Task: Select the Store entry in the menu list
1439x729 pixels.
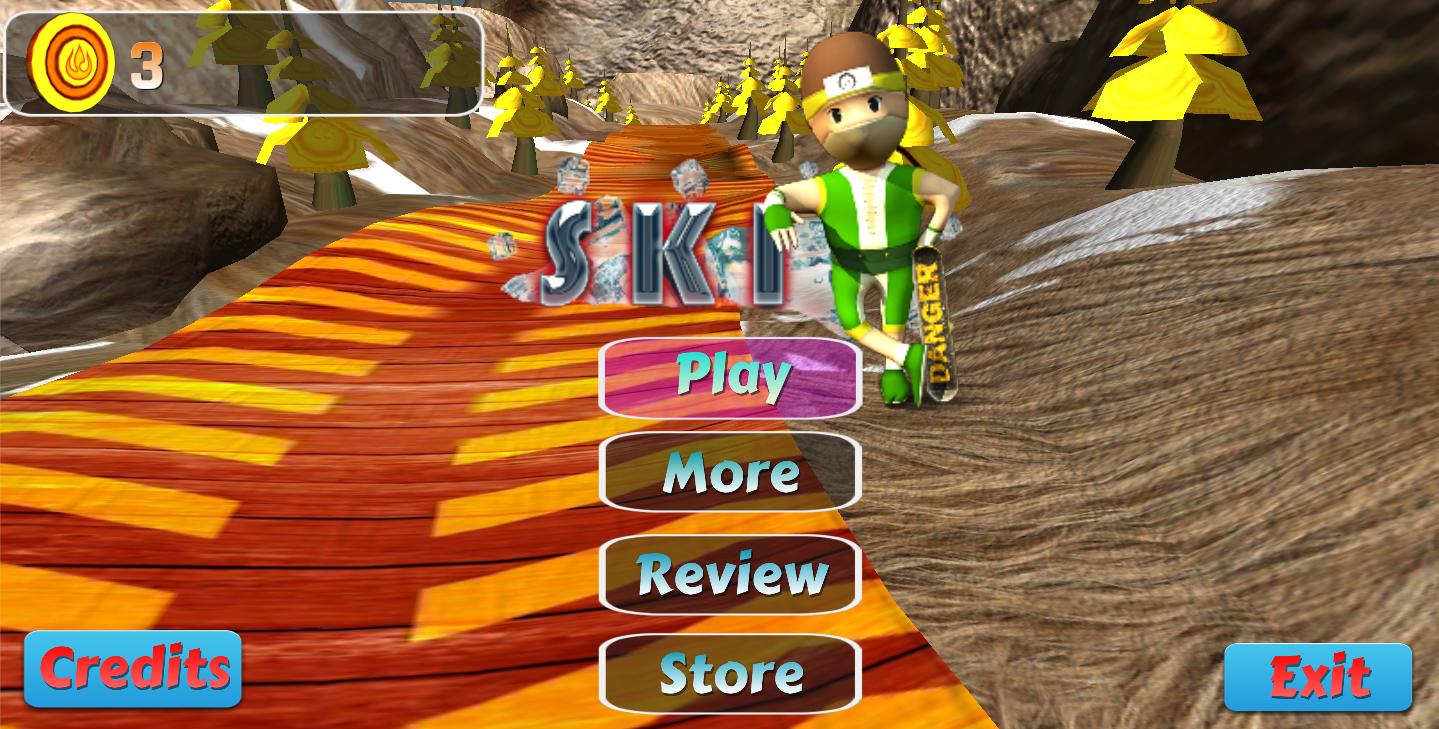Action: point(728,674)
